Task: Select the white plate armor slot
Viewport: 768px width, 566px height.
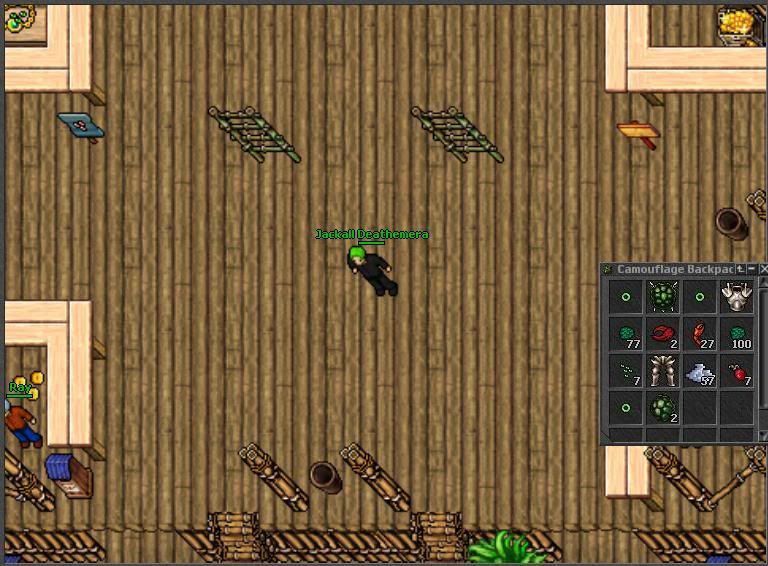Action: pos(737,297)
